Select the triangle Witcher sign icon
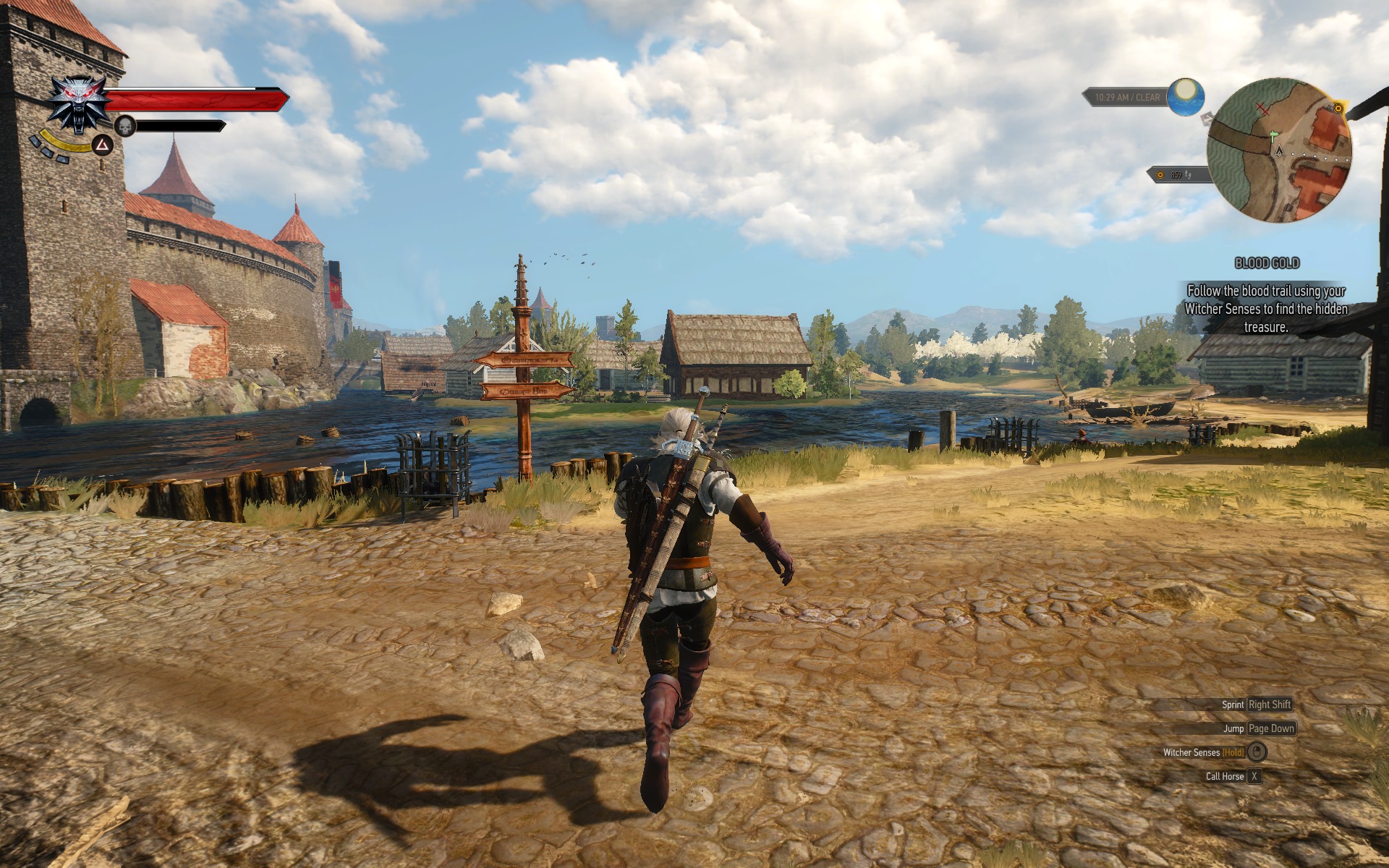The width and height of the screenshot is (1389, 868). pyautogui.click(x=104, y=146)
